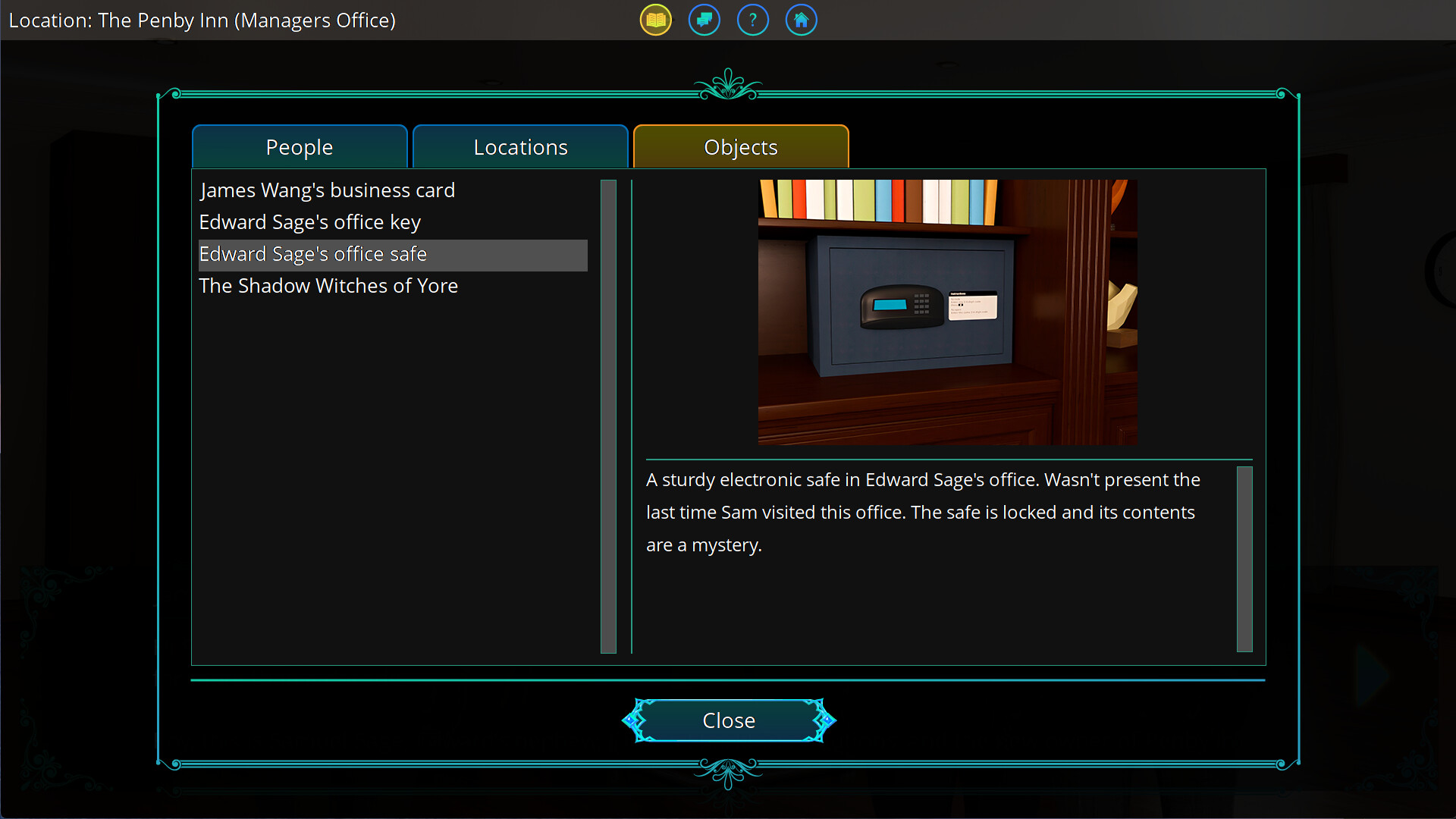The image size is (1456, 819).
Task: Select Edward Sage's office safe entry
Action: [x=313, y=254]
